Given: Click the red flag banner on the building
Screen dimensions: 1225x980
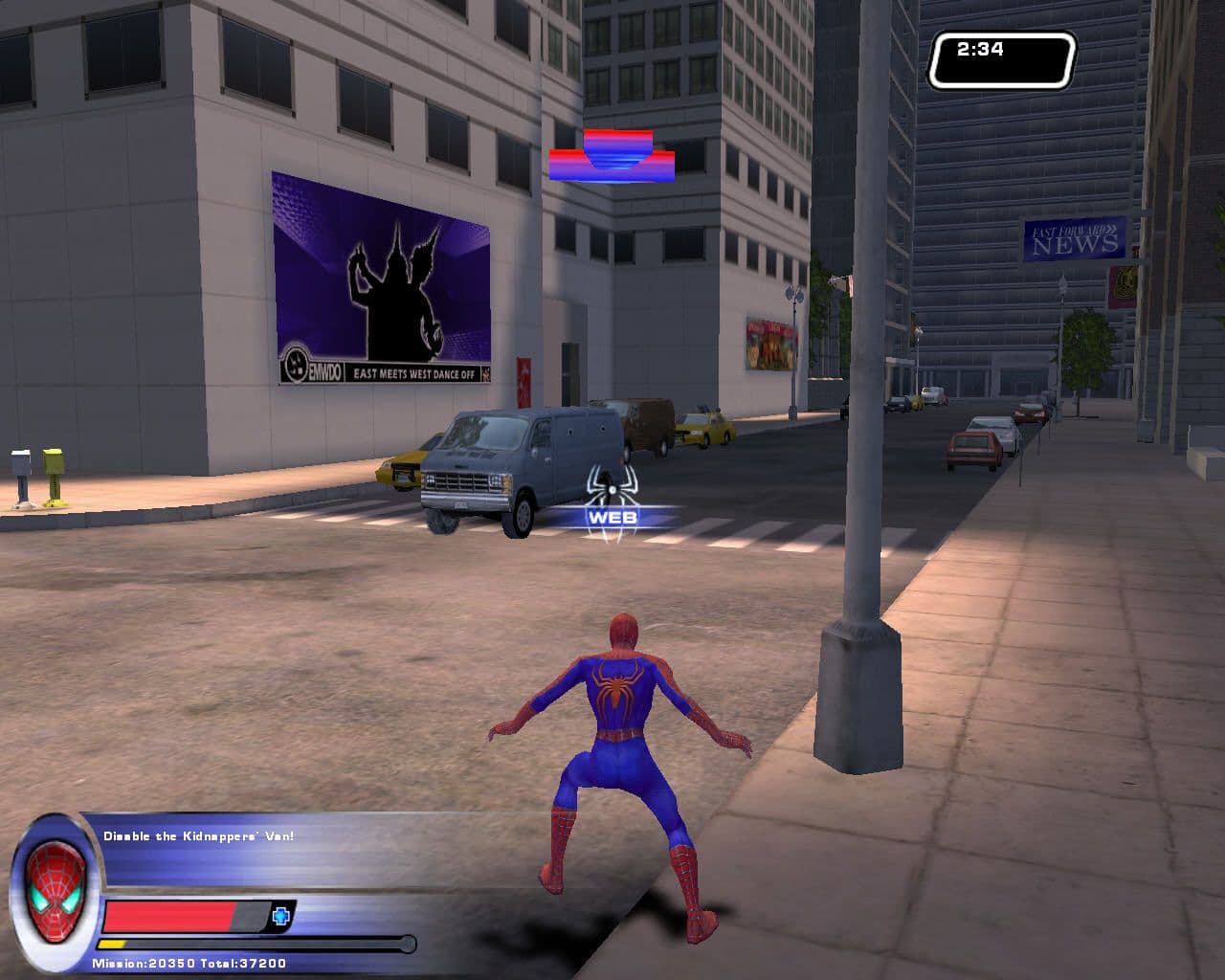Looking at the screenshot, I should (x=523, y=373).
